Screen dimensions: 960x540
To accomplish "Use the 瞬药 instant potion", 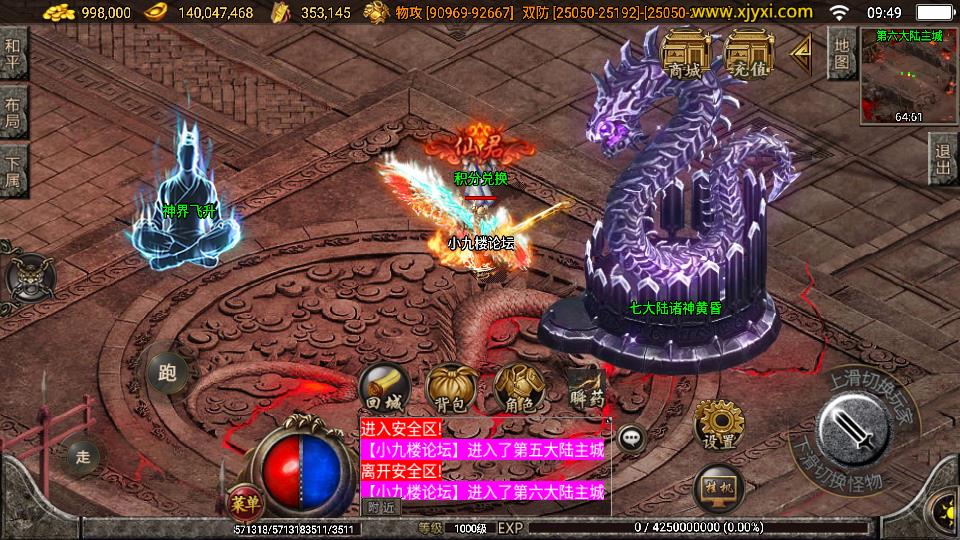I will click(x=585, y=389).
